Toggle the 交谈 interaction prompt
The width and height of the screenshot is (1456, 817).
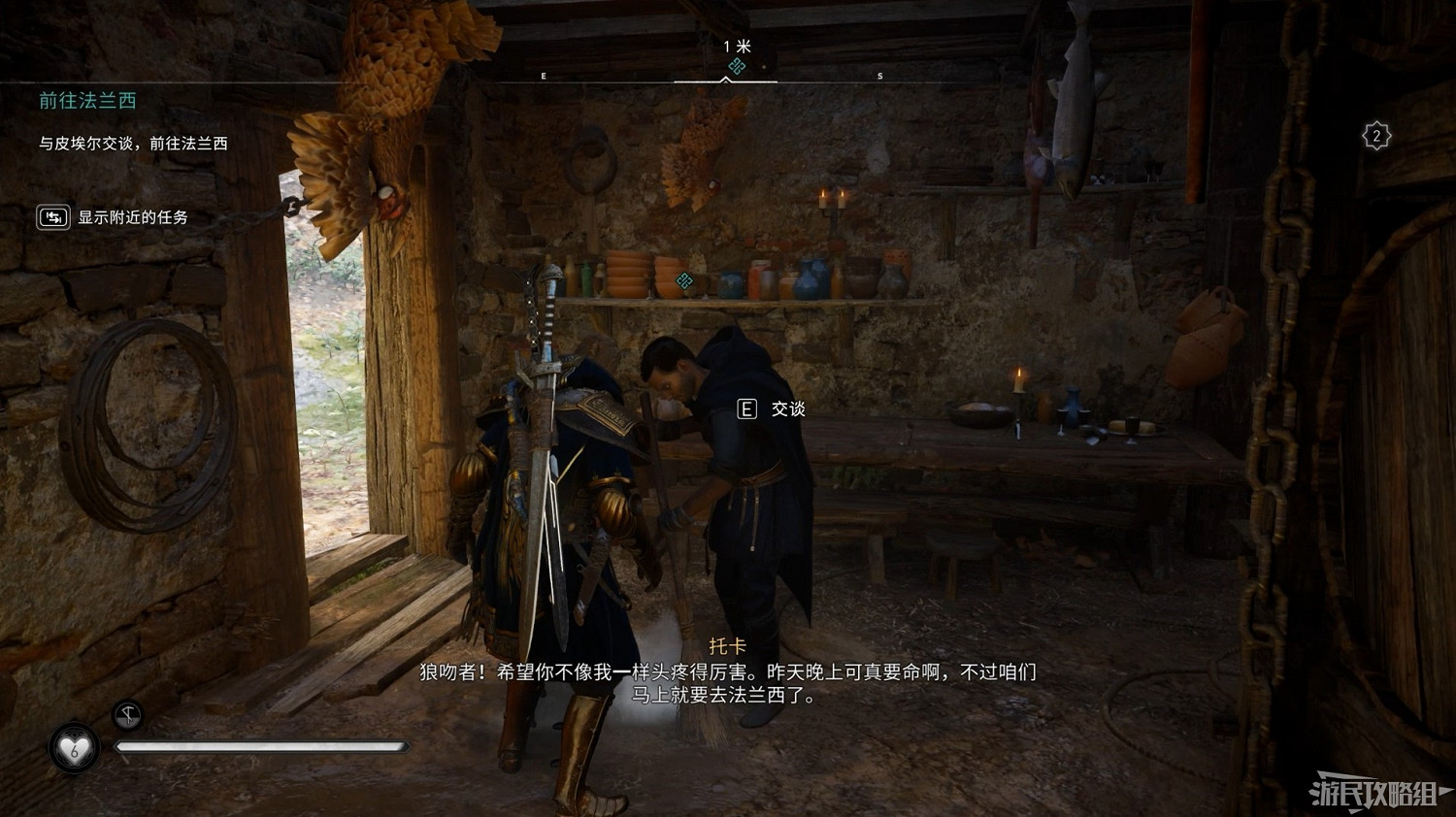(787, 409)
